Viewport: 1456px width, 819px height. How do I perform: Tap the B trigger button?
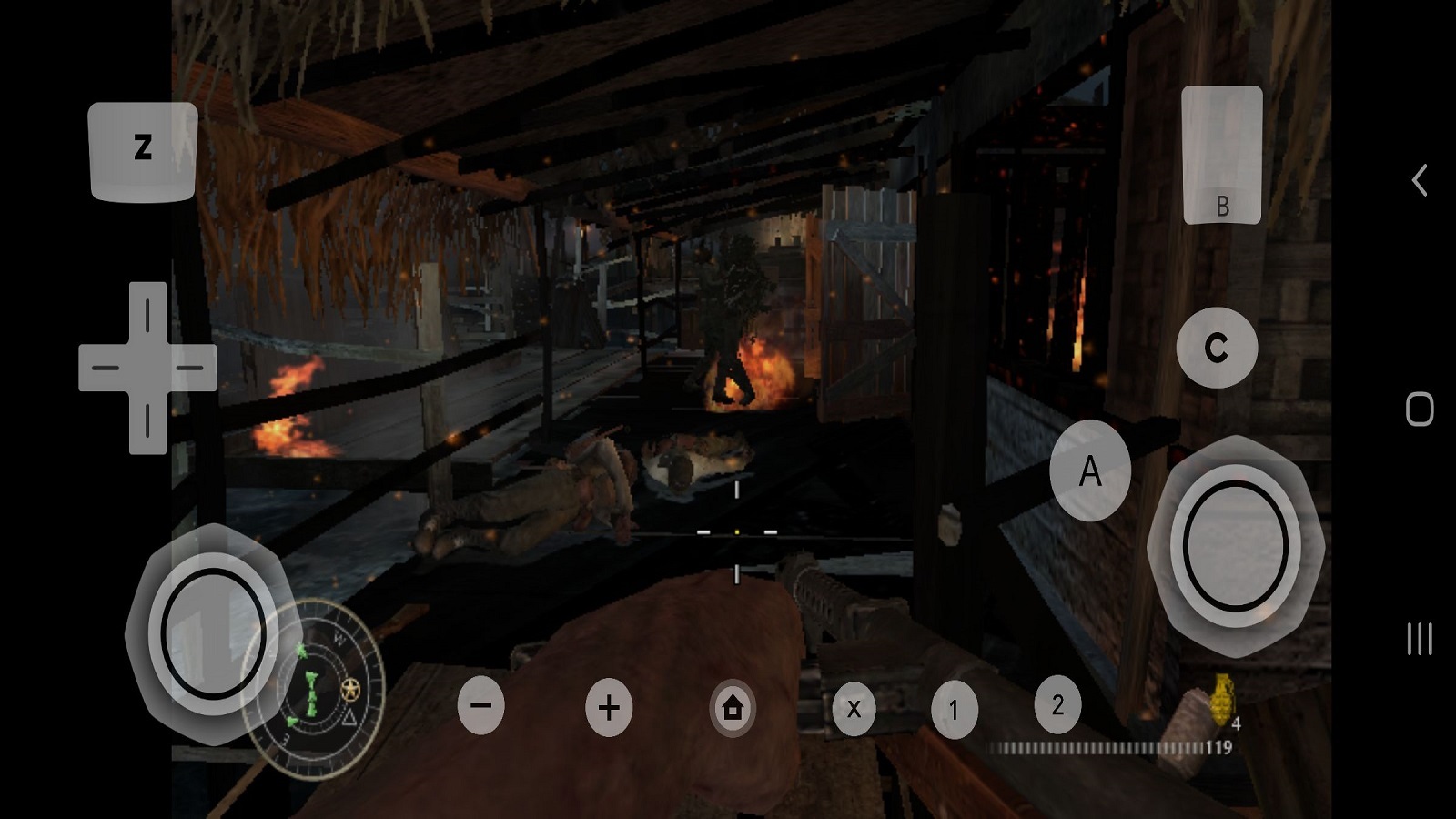(1221, 156)
